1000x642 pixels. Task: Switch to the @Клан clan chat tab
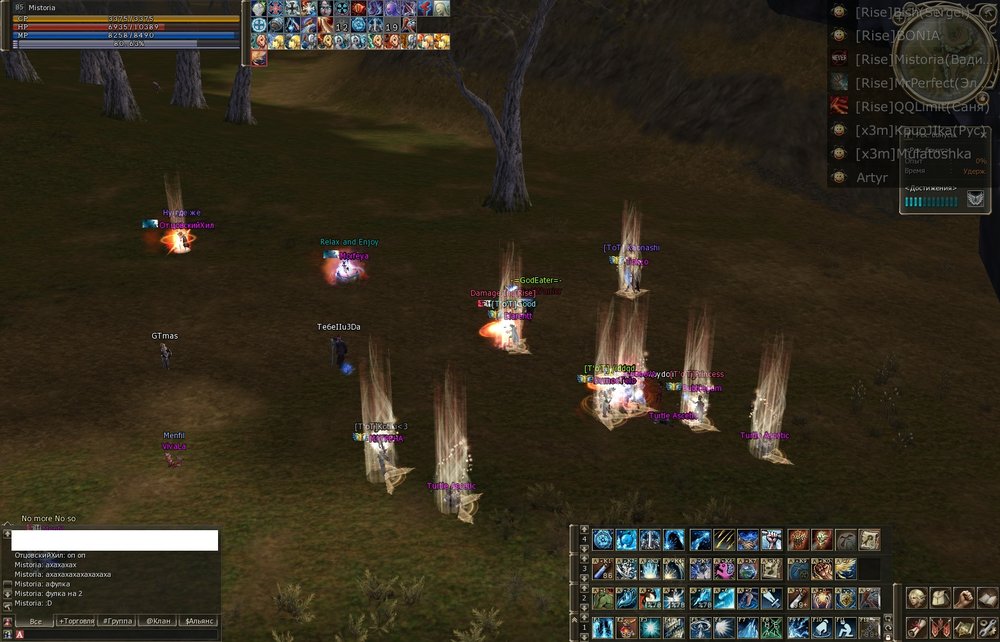[x=156, y=621]
